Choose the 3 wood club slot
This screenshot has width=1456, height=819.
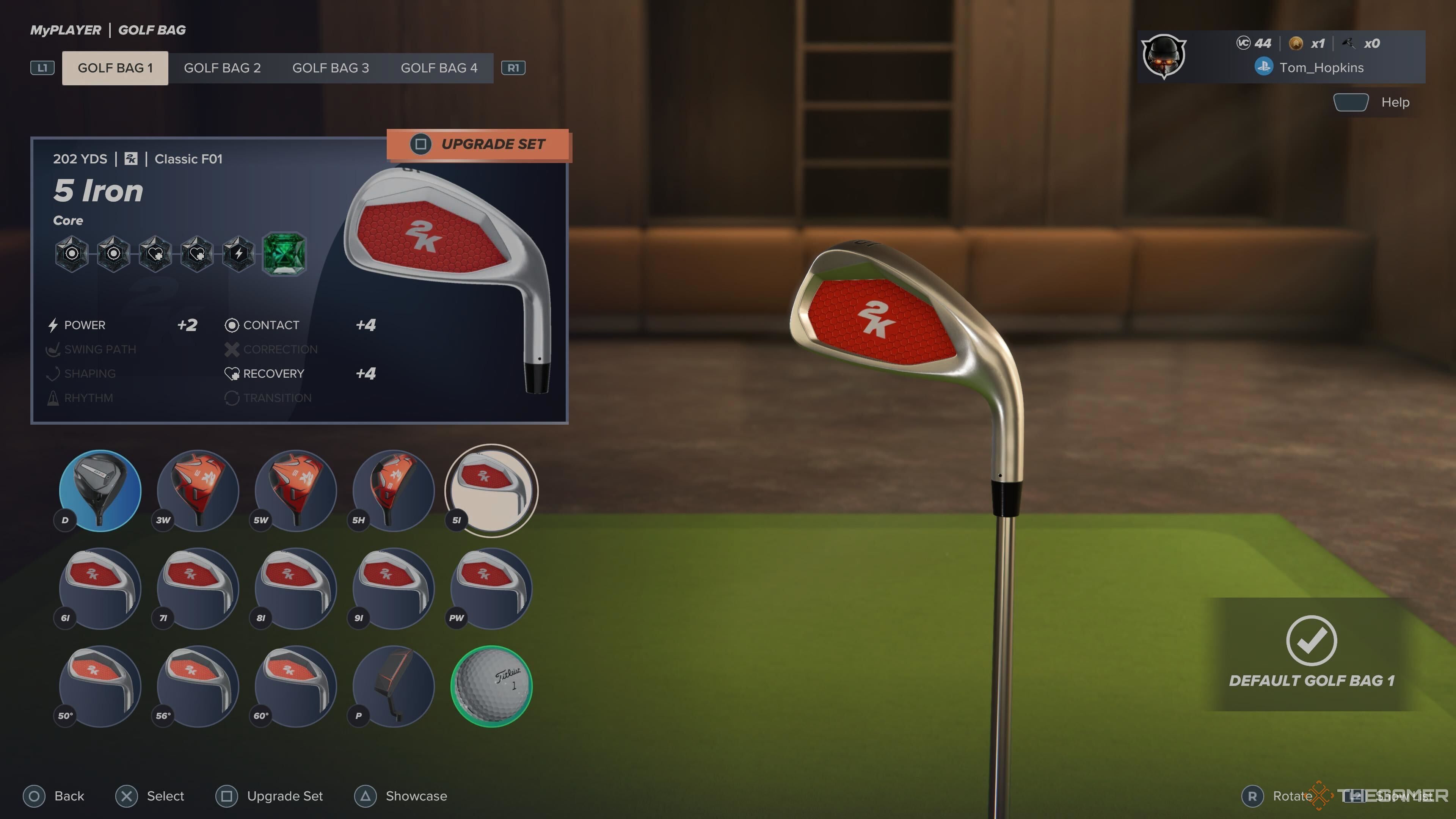coord(198,490)
